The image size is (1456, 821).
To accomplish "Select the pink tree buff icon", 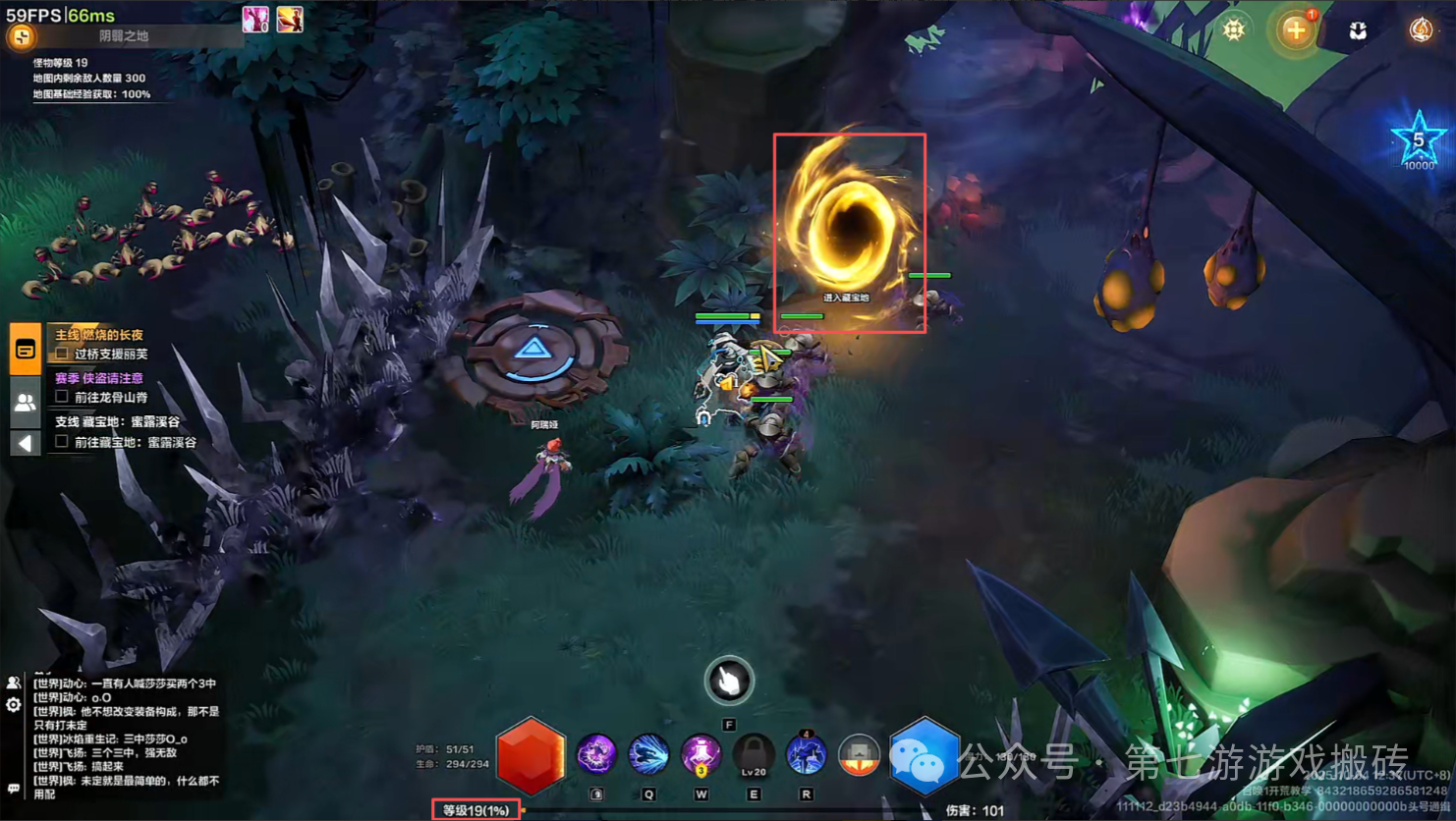I will 255,19.
